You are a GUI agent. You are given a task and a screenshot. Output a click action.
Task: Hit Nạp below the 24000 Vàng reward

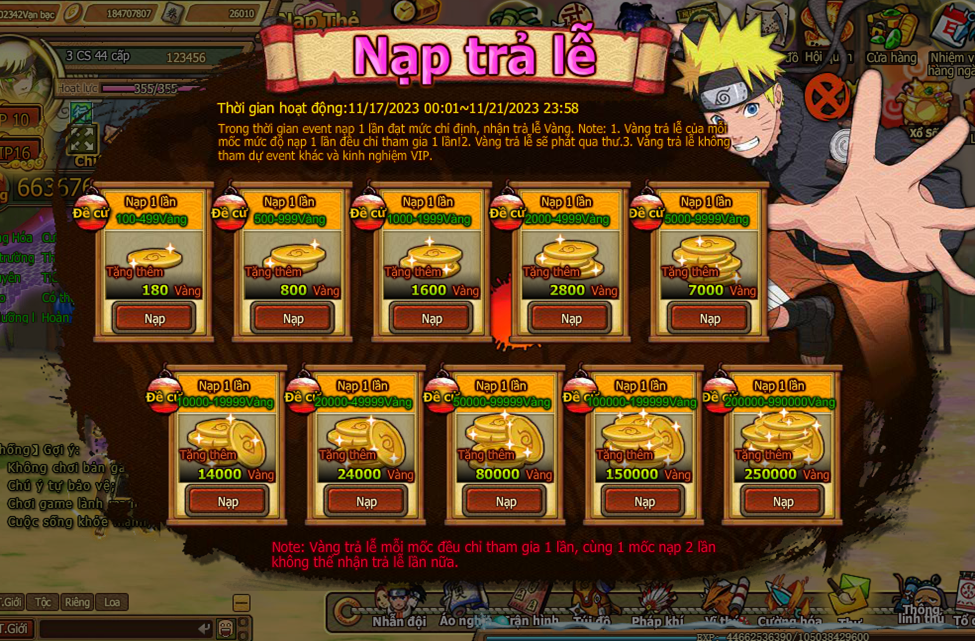pos(367,501)
